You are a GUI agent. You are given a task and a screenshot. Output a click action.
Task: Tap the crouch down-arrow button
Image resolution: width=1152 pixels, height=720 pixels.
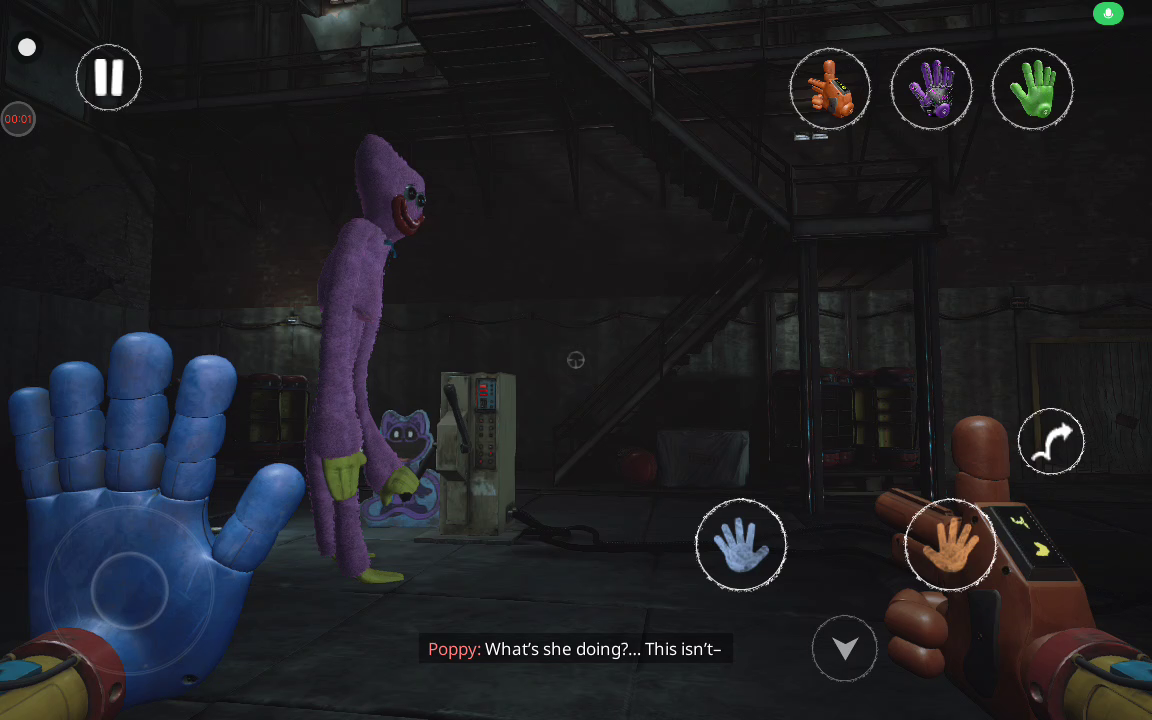(x=845, y=649)
